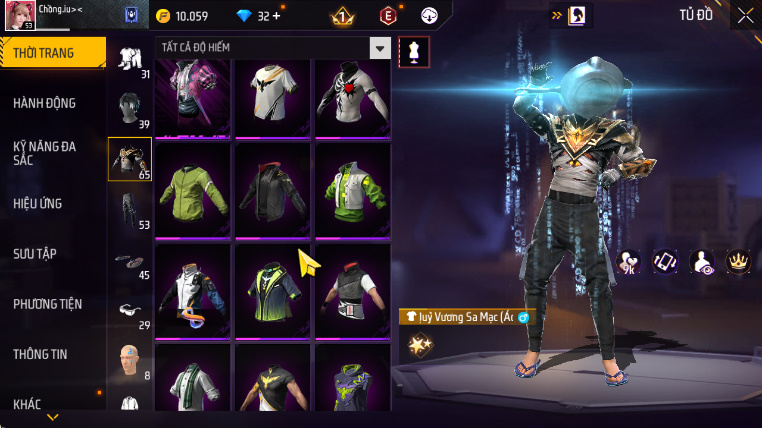Expand the left menu with down arrow

click(52, 416)
